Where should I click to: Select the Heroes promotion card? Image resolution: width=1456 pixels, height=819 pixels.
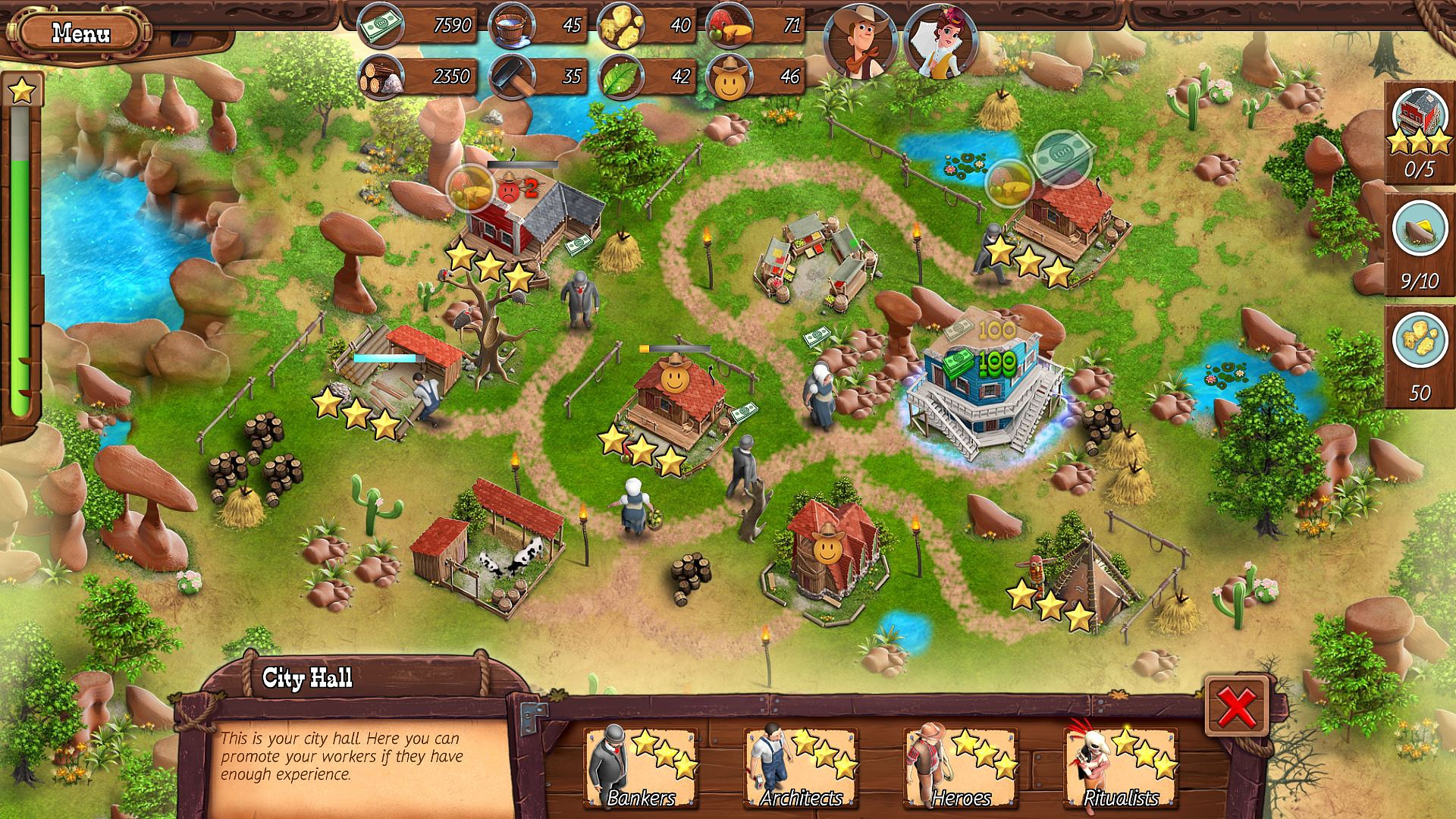[x=961, y=767]
